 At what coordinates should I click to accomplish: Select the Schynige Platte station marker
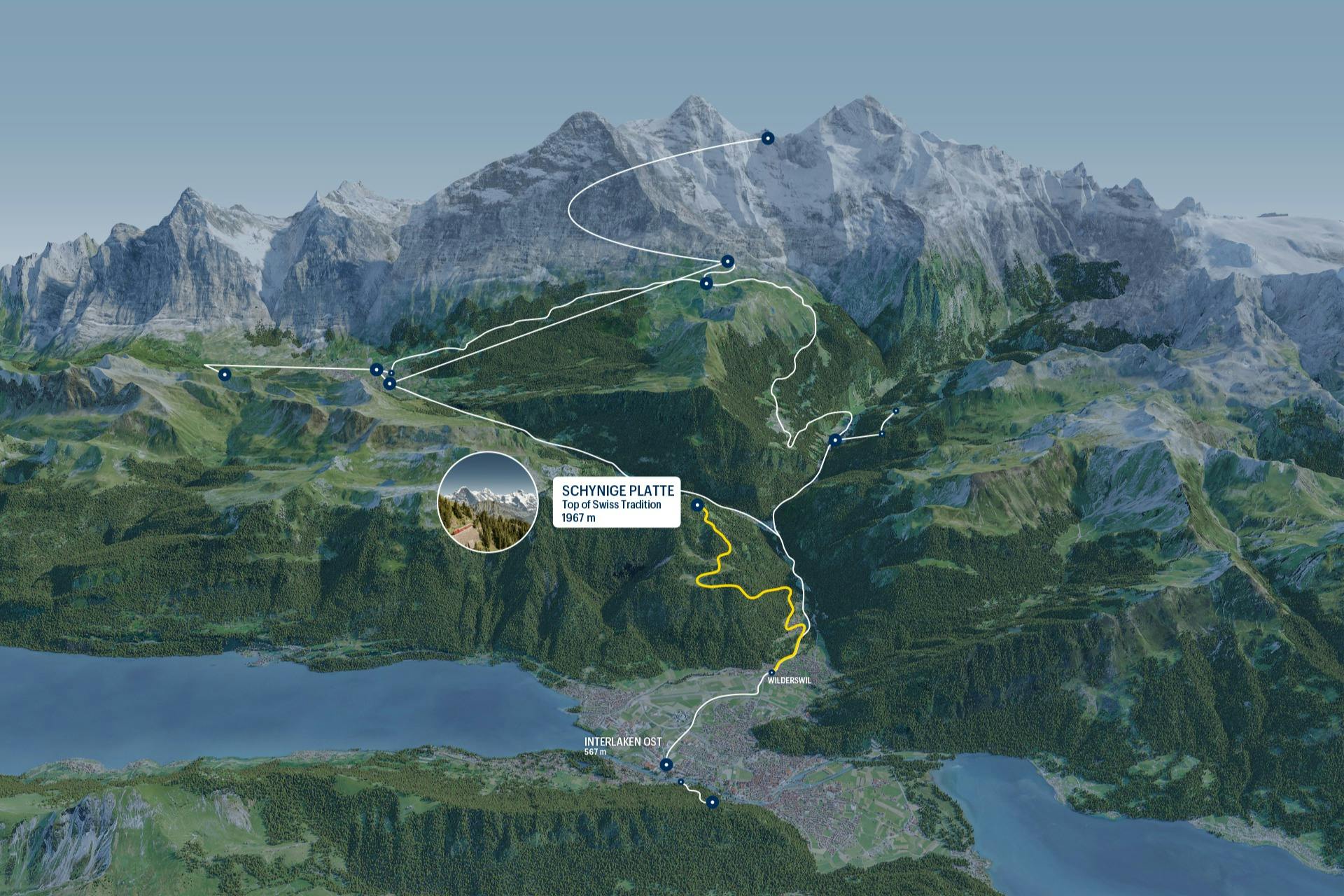697,505
